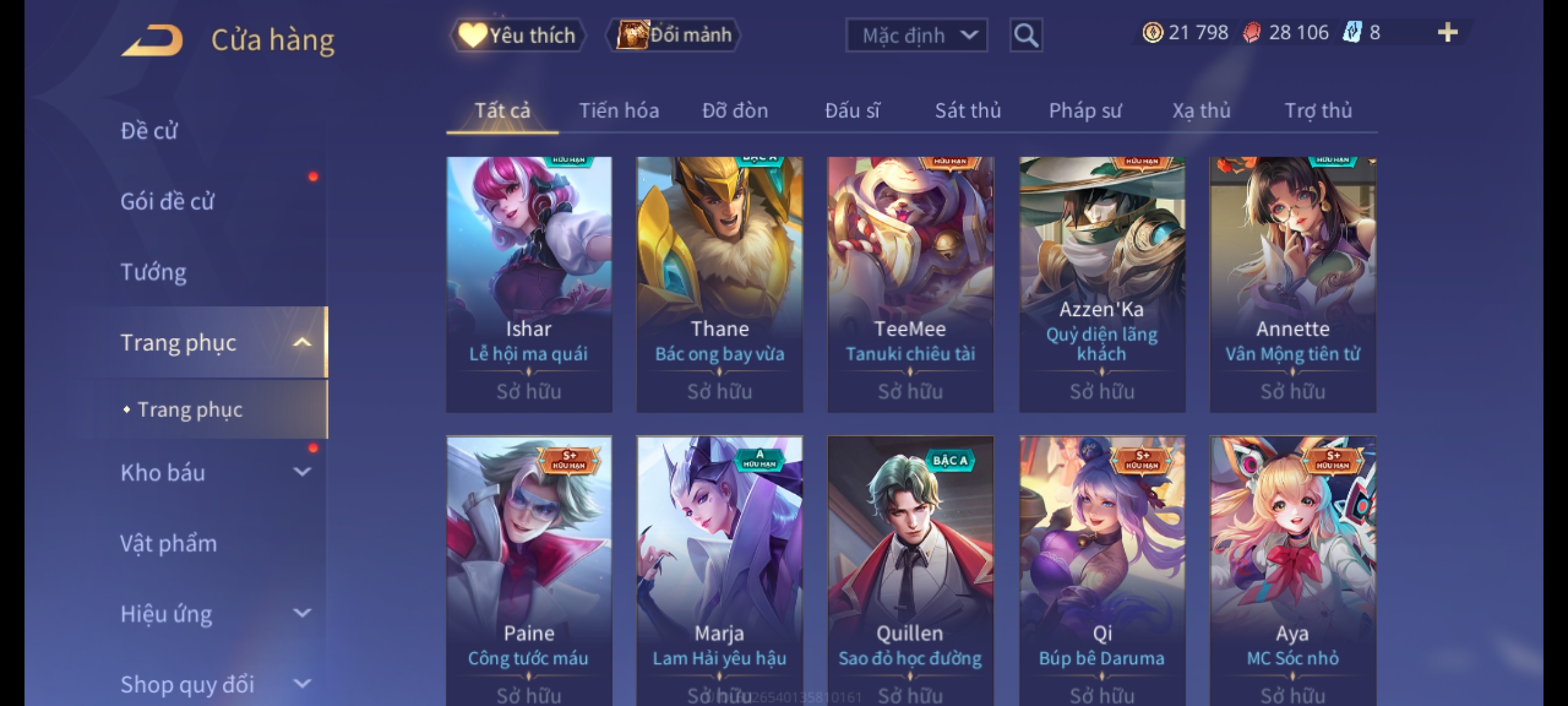Switch to the Tiến hóa tab
This screenshot has width=1568, height=706.
point(619,111)
